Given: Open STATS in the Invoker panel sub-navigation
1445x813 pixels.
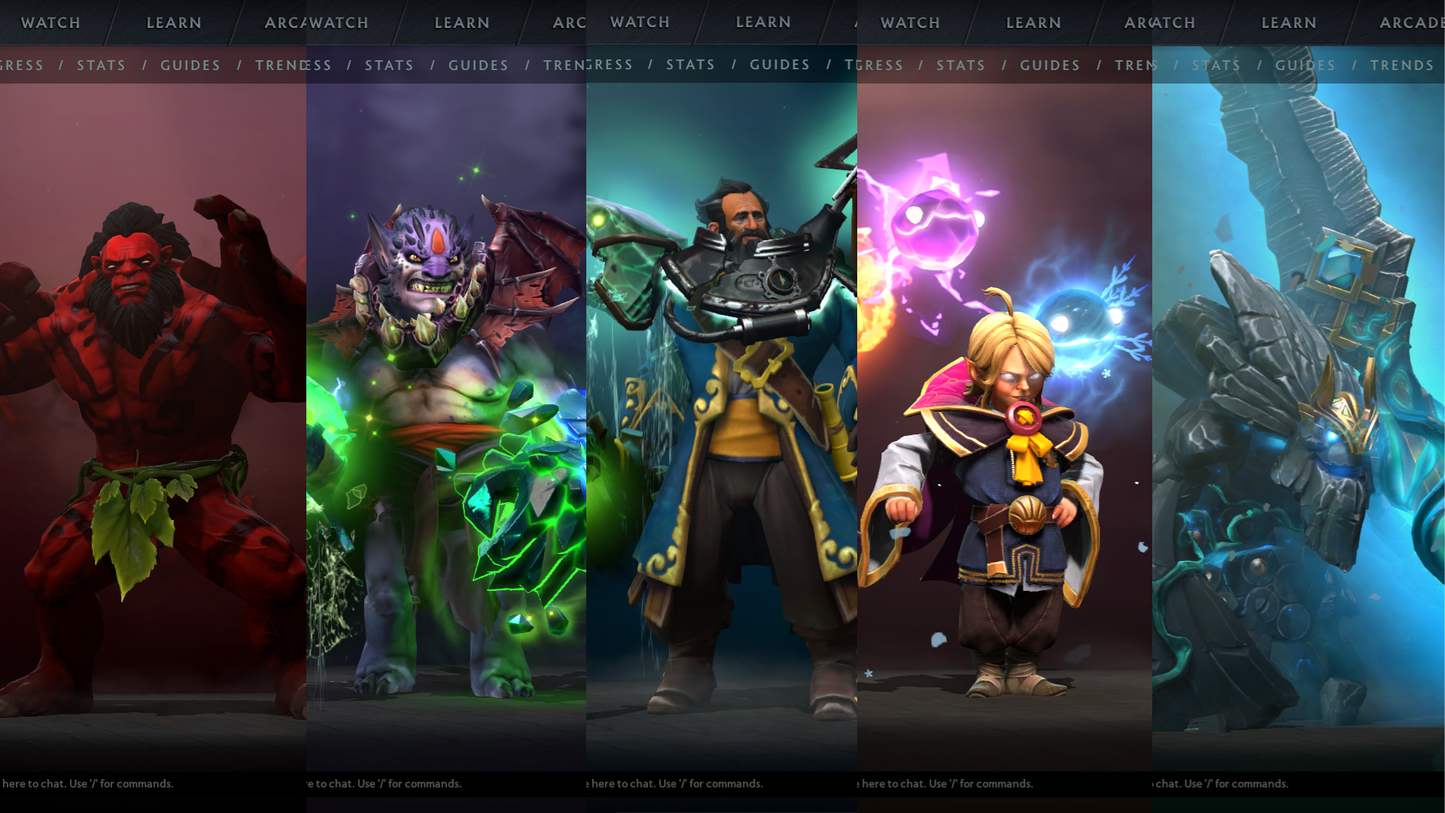Looking at the screenshot, I should click(961, 65).
